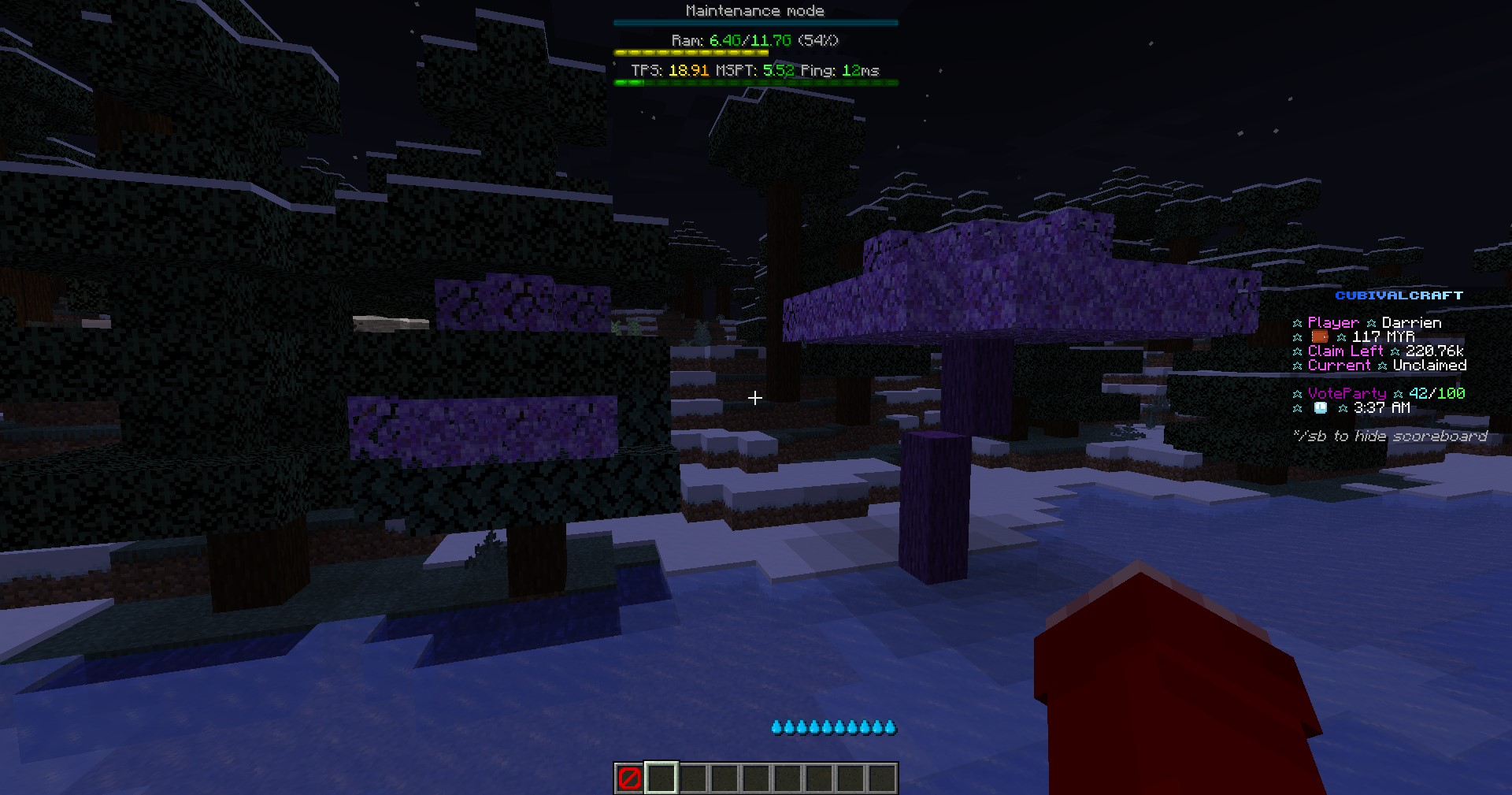The width and height of the screenshot is (1512, 795).
Task: Click the barrier block icon in hotbar slot one
Action: point(629,778)
